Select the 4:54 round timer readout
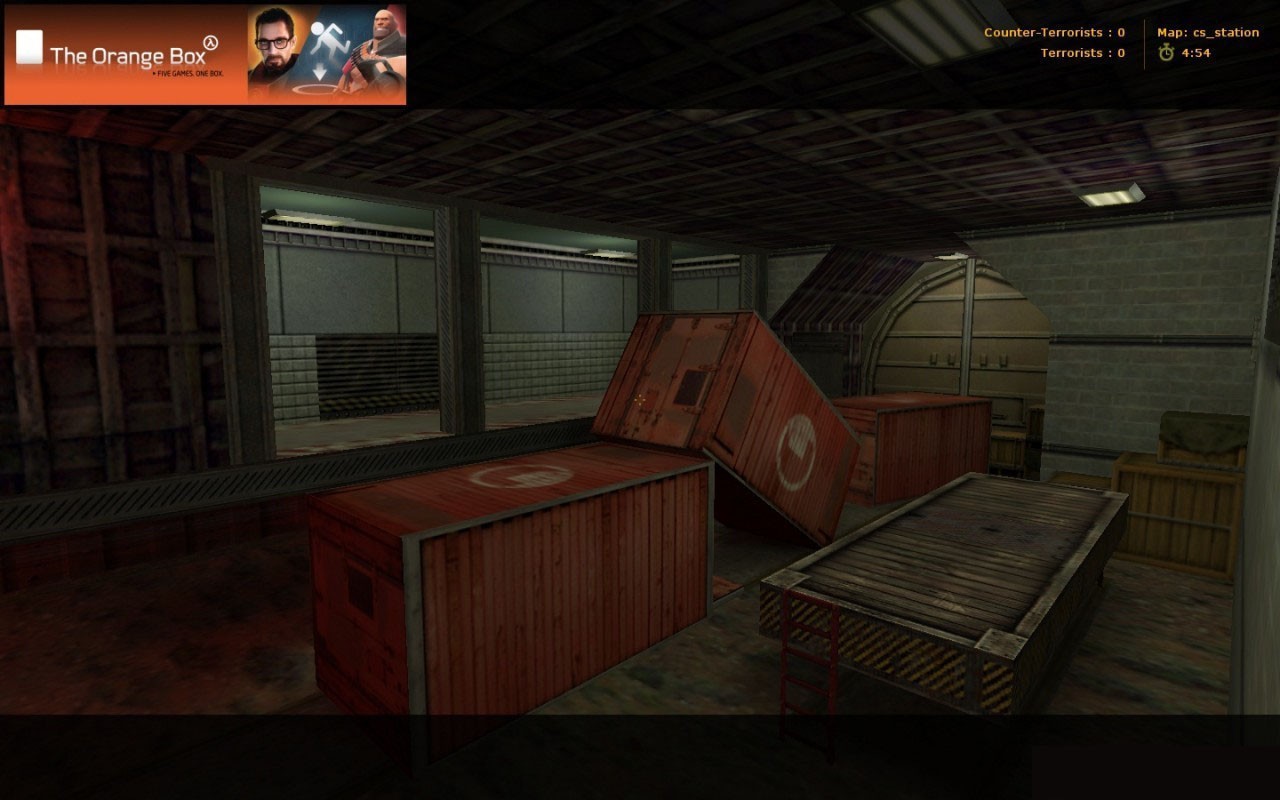The image size is (1280, 800). click(1196, 53)
